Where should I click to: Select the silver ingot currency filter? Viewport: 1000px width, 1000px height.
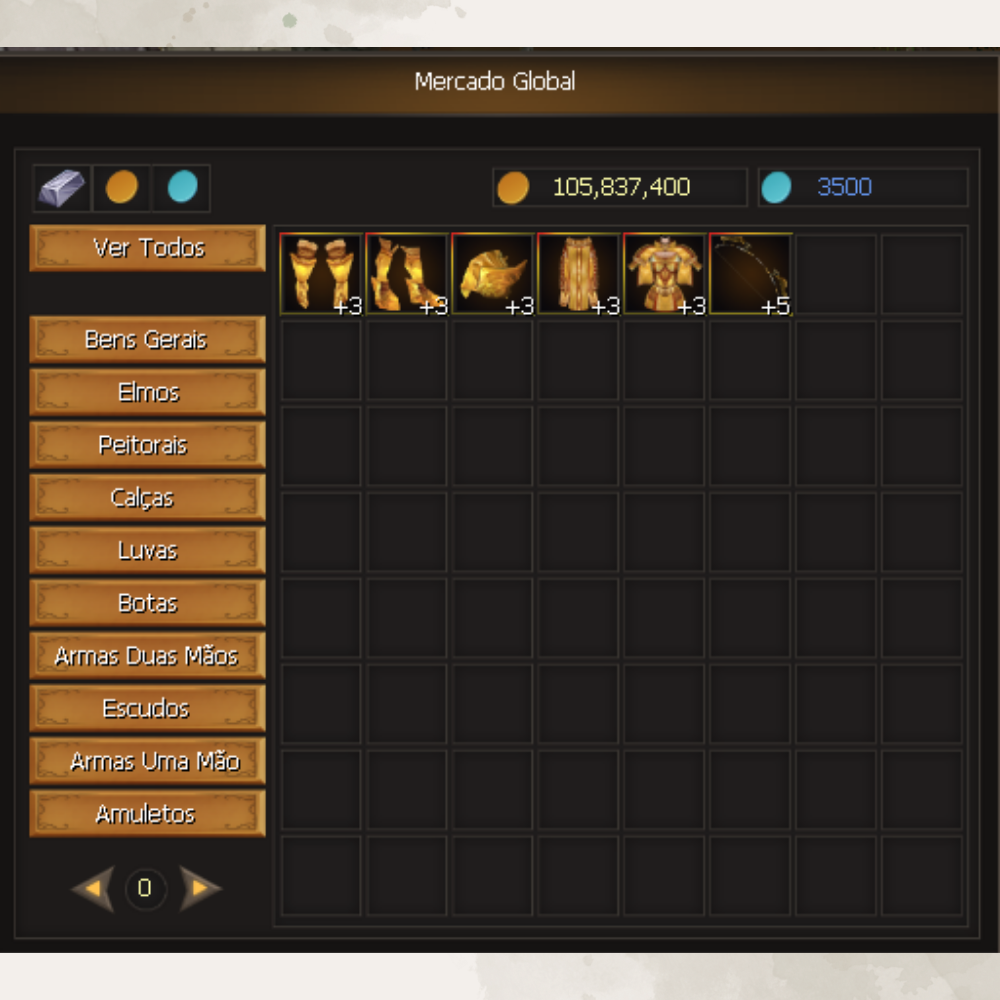(x=62, y=188)
